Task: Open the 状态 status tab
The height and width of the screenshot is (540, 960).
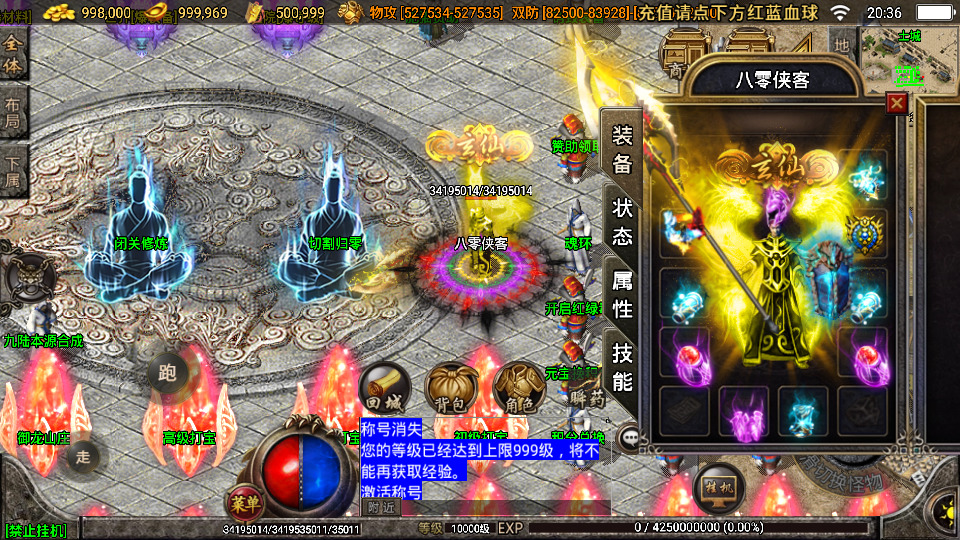Action: pyautogui.click(x=622, y=222)
